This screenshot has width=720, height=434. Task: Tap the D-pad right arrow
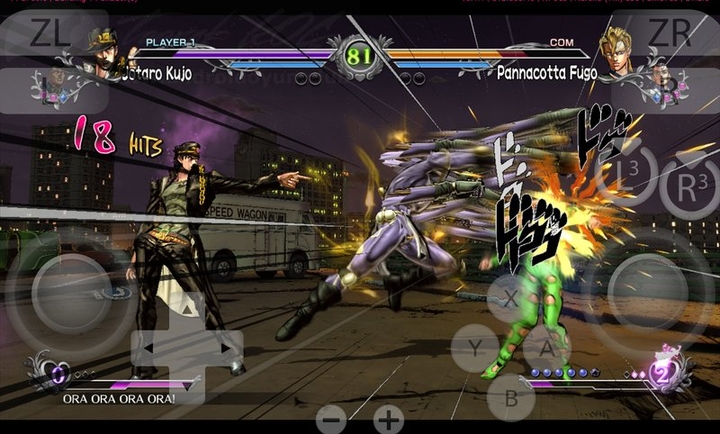(228, 348)
